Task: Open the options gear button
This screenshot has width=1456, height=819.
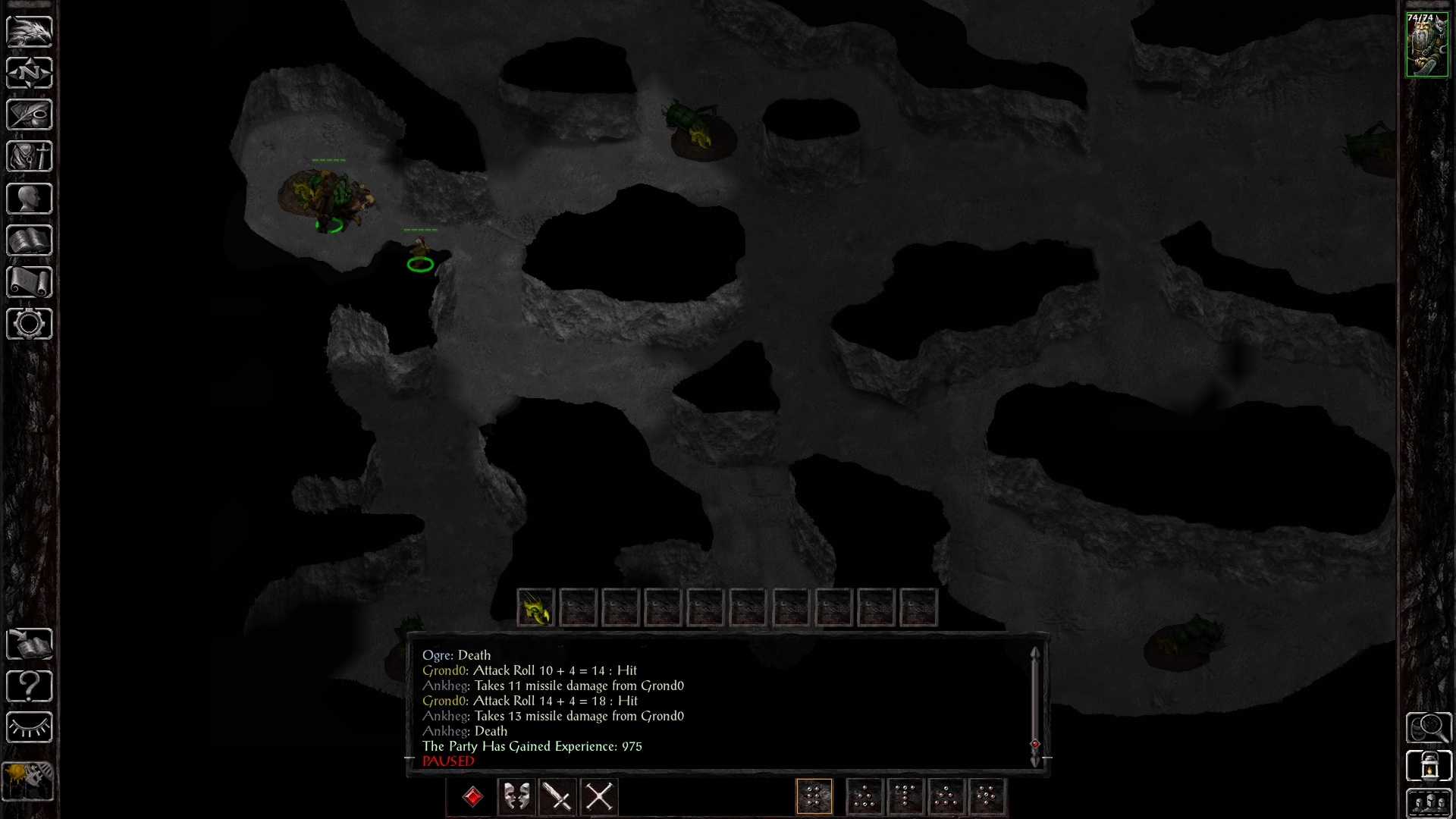Action: 30,324
